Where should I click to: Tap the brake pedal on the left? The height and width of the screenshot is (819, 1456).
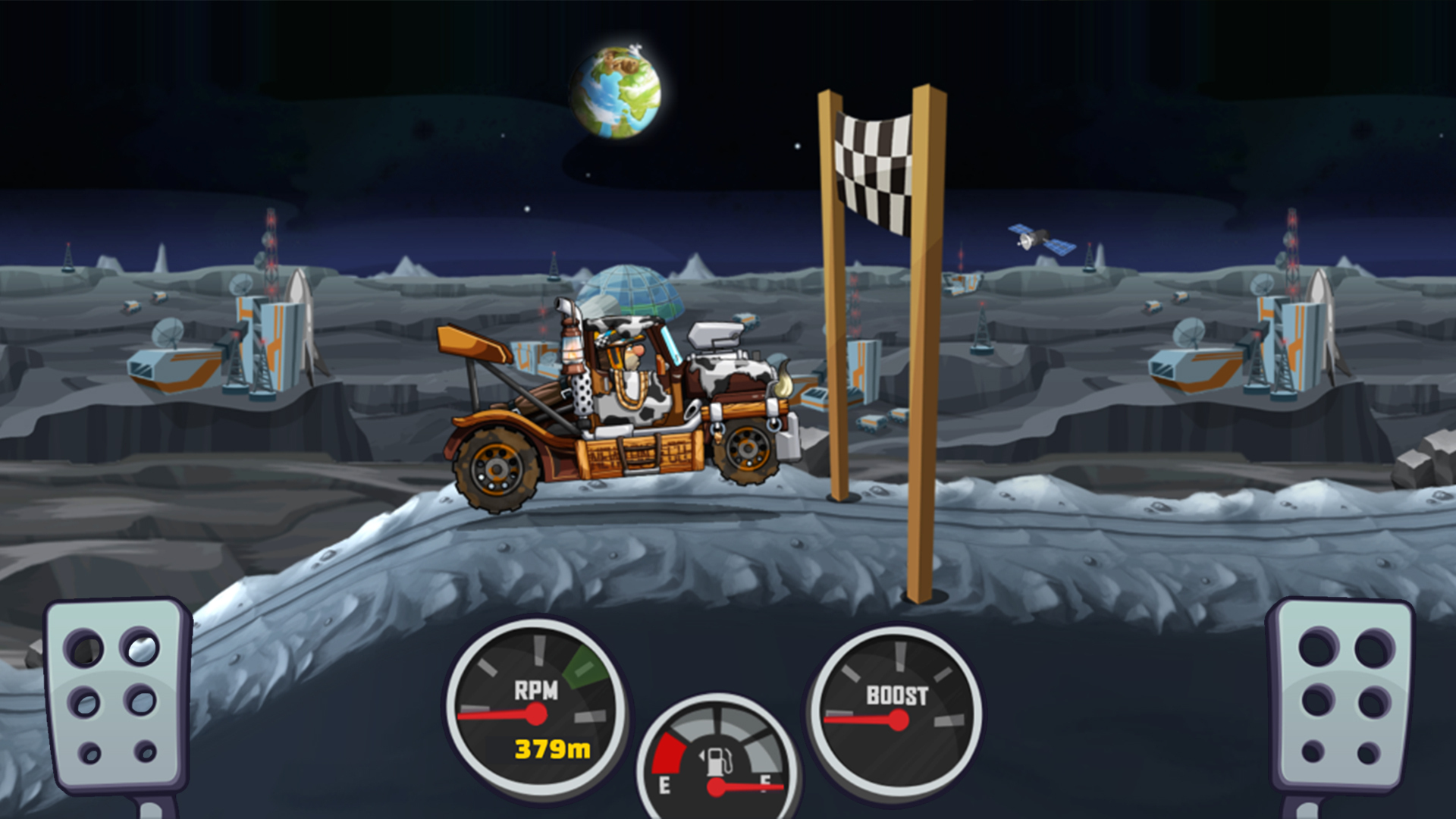pos(116,695)
